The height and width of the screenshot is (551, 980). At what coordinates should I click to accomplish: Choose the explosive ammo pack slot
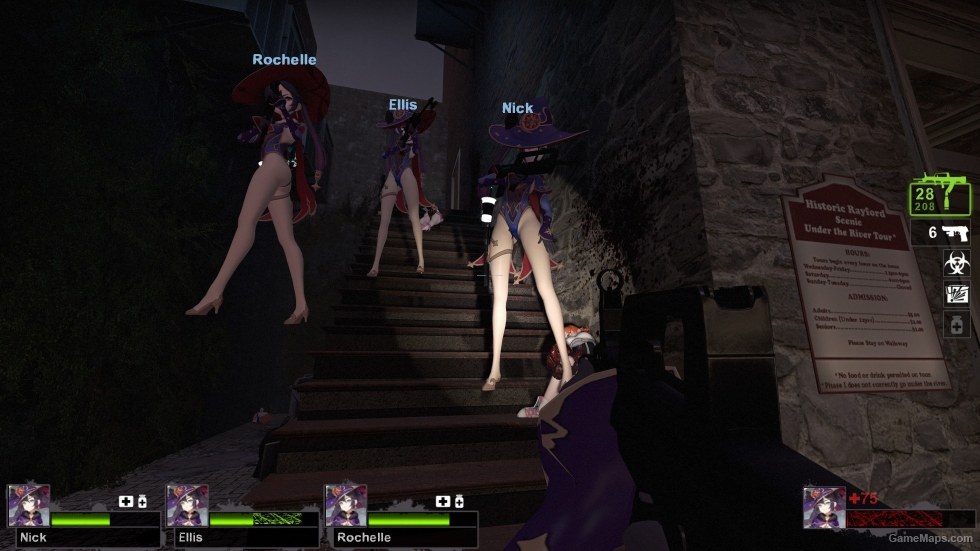click(956, 293)
